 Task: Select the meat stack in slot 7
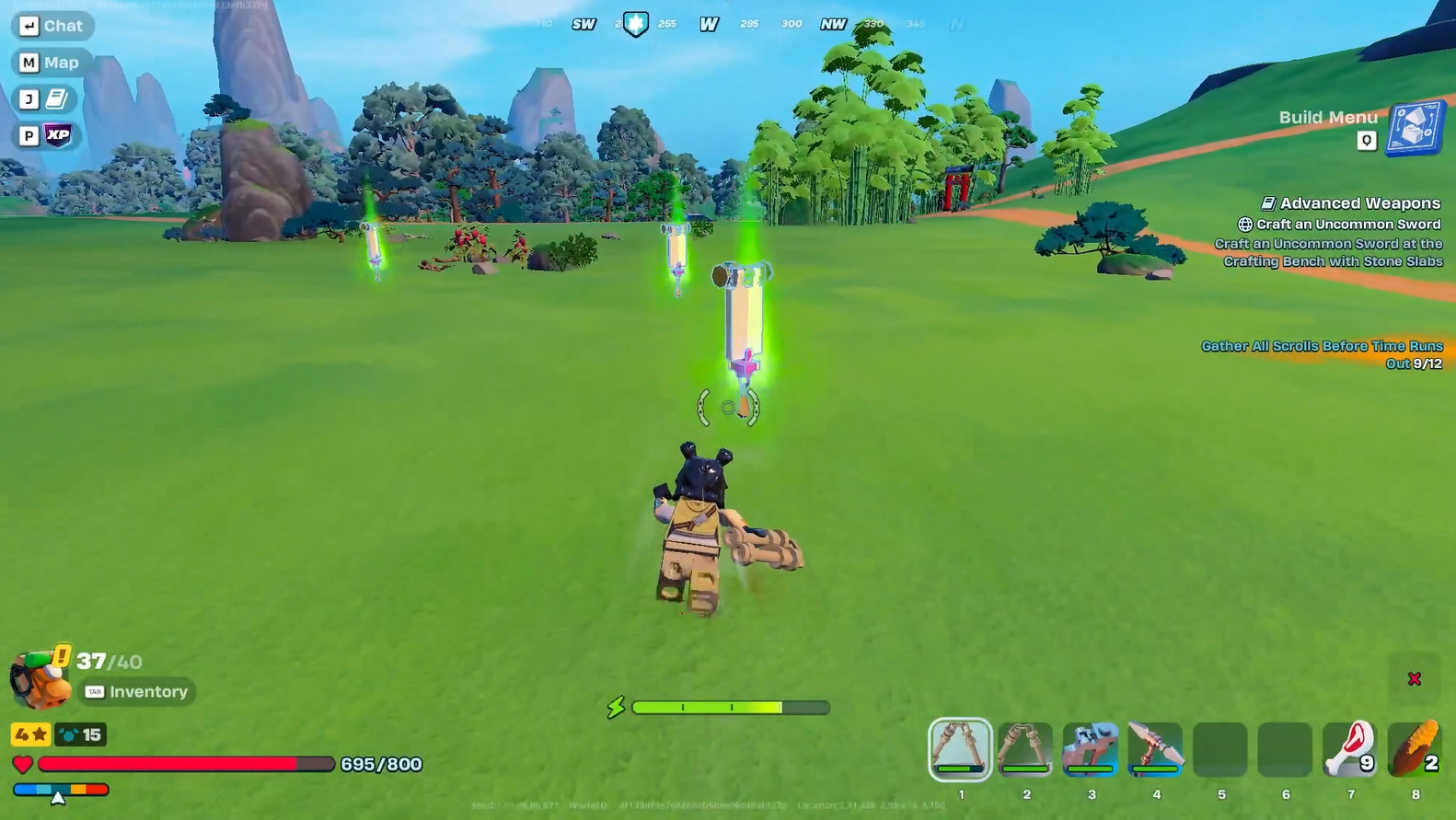click(1350, 748)
